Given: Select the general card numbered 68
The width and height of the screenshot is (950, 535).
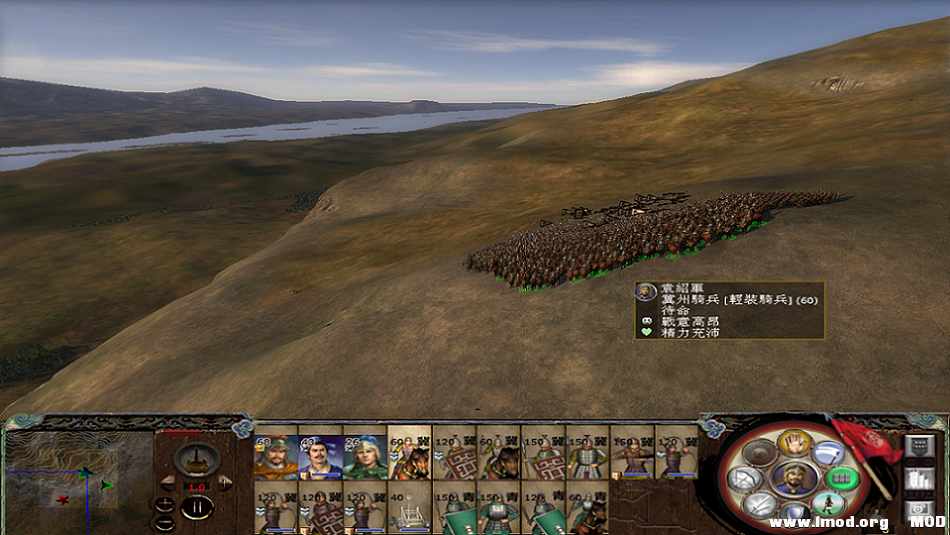Looking at the screenshot, I should 275,456.
